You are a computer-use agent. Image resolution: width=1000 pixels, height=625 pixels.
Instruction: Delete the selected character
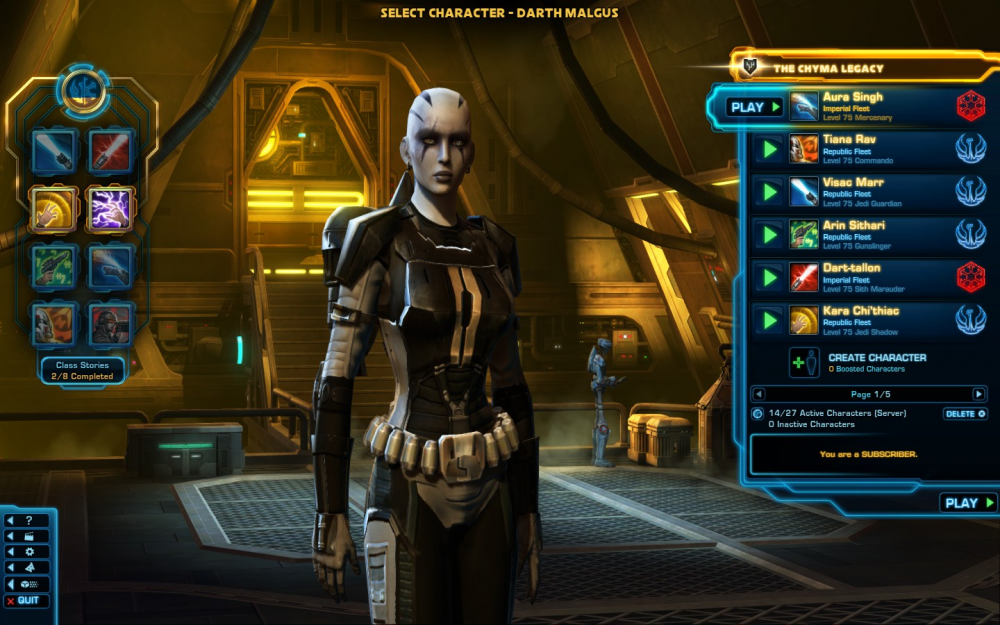(965, 414)
